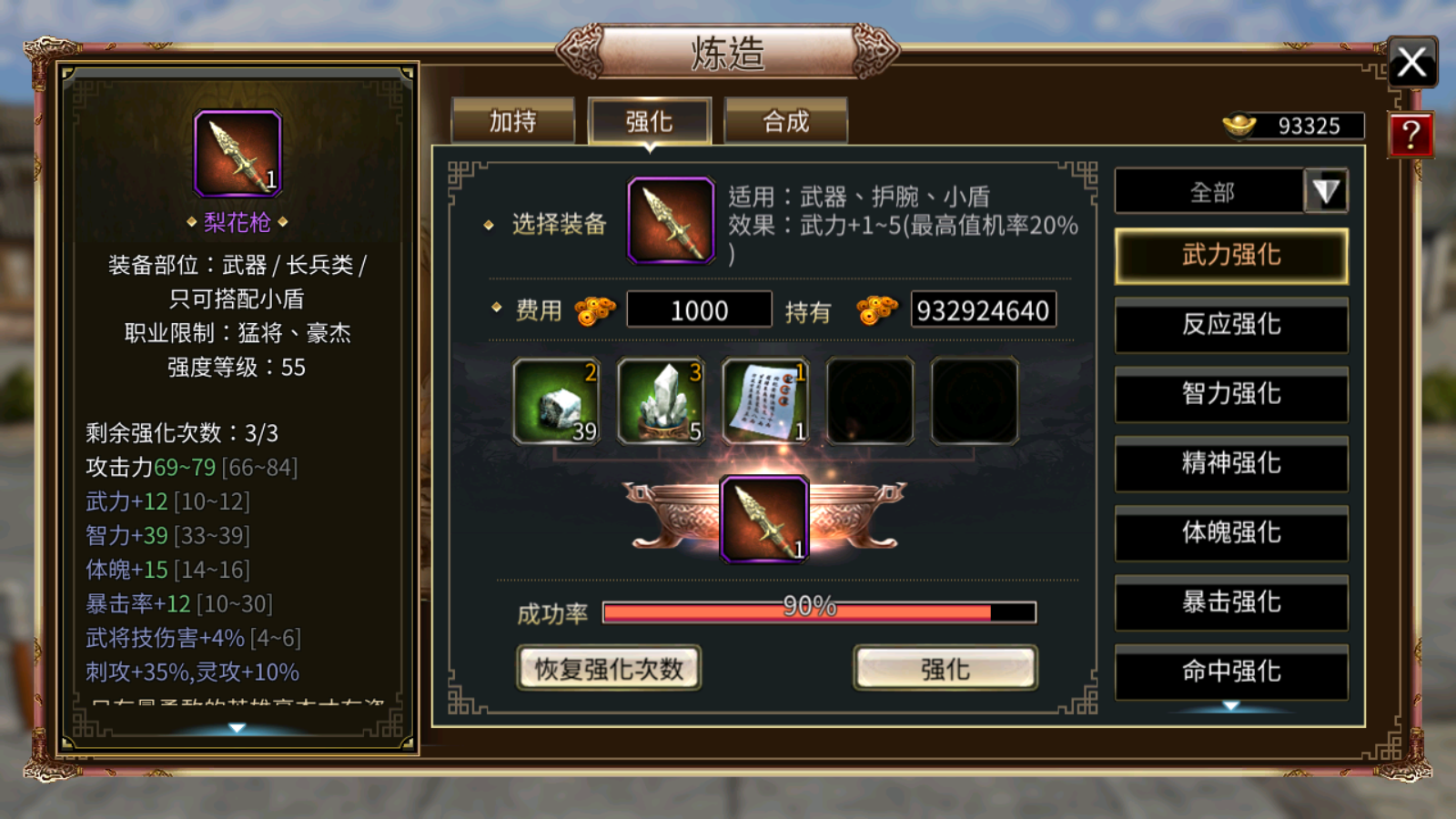Select the white crystal material with quantity 5
Screen dimensions: 1456x819
[661, 400]
